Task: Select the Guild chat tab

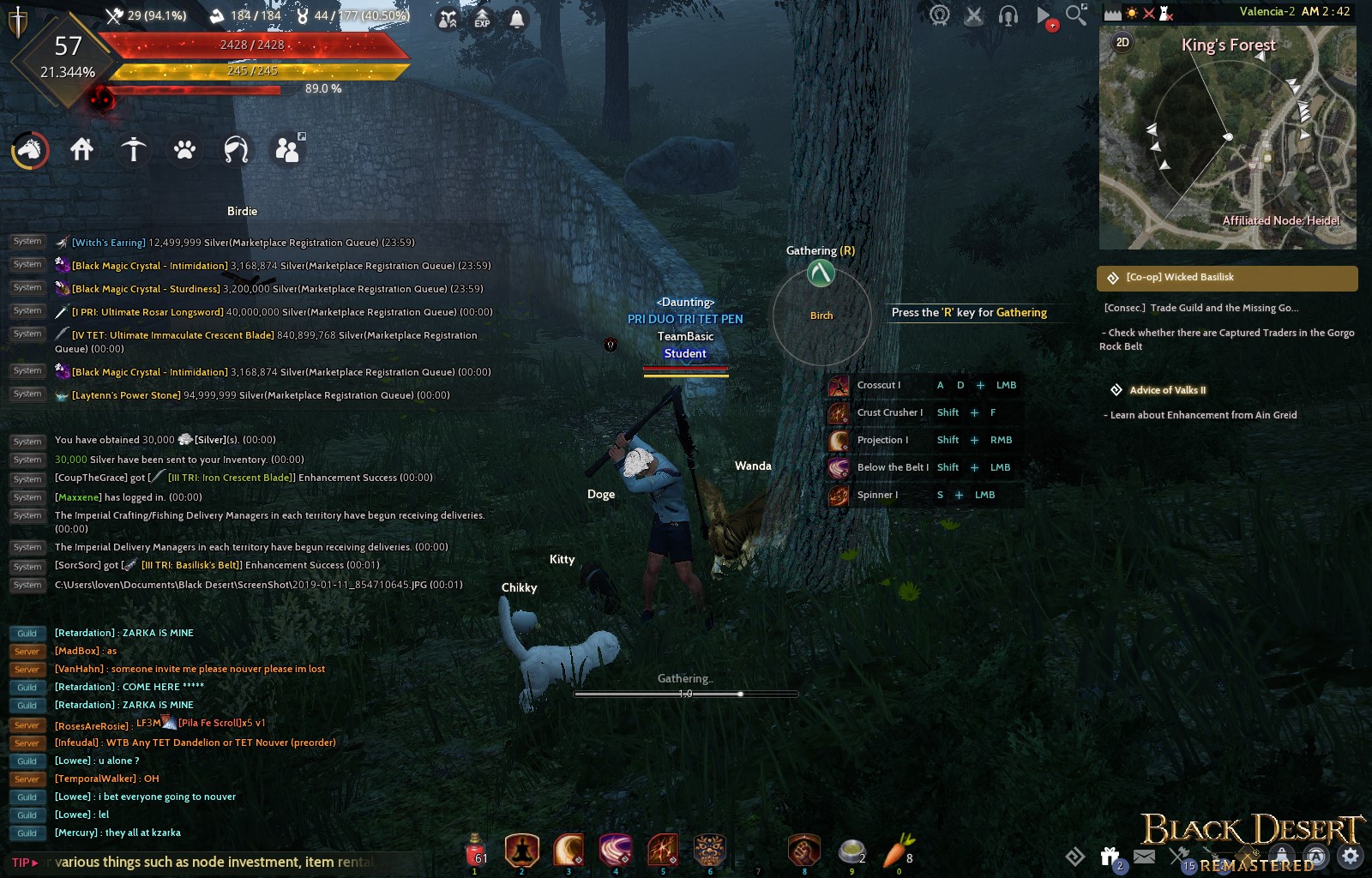Action: point(27,633)
